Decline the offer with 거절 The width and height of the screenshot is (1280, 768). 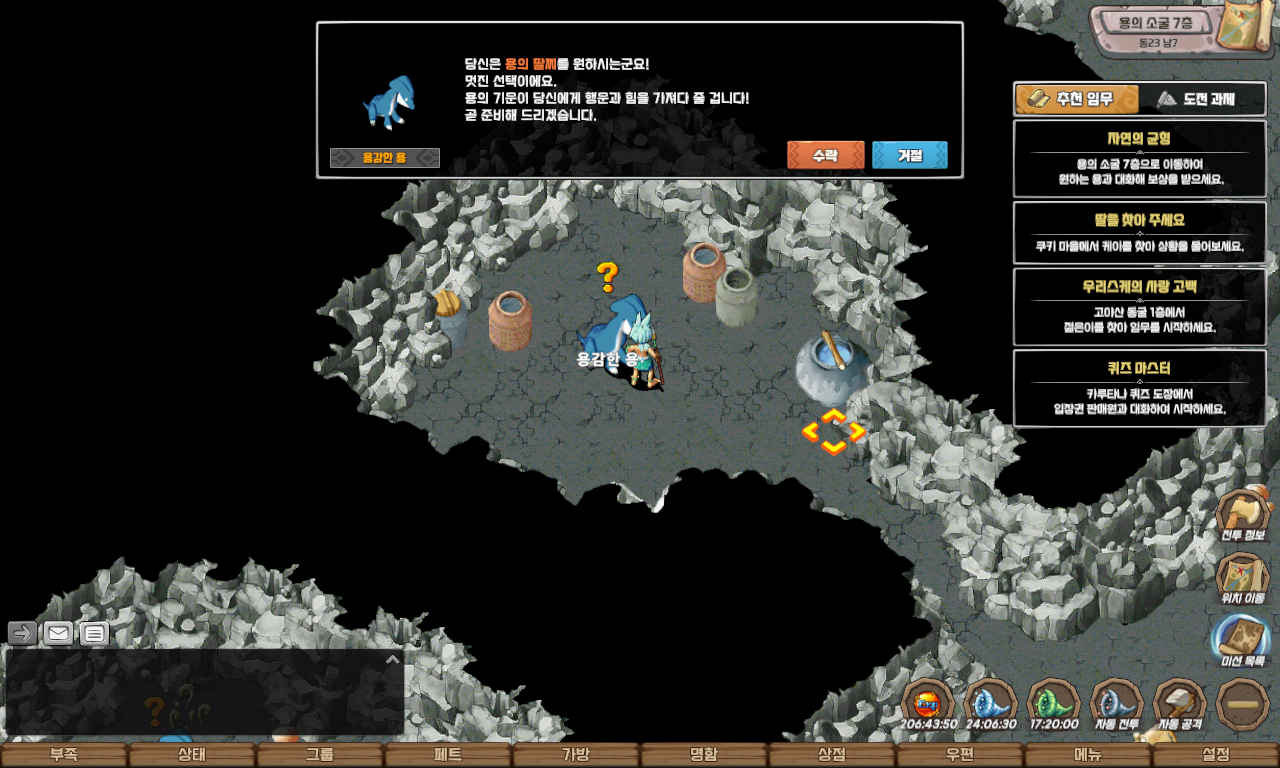pos(909,156)
